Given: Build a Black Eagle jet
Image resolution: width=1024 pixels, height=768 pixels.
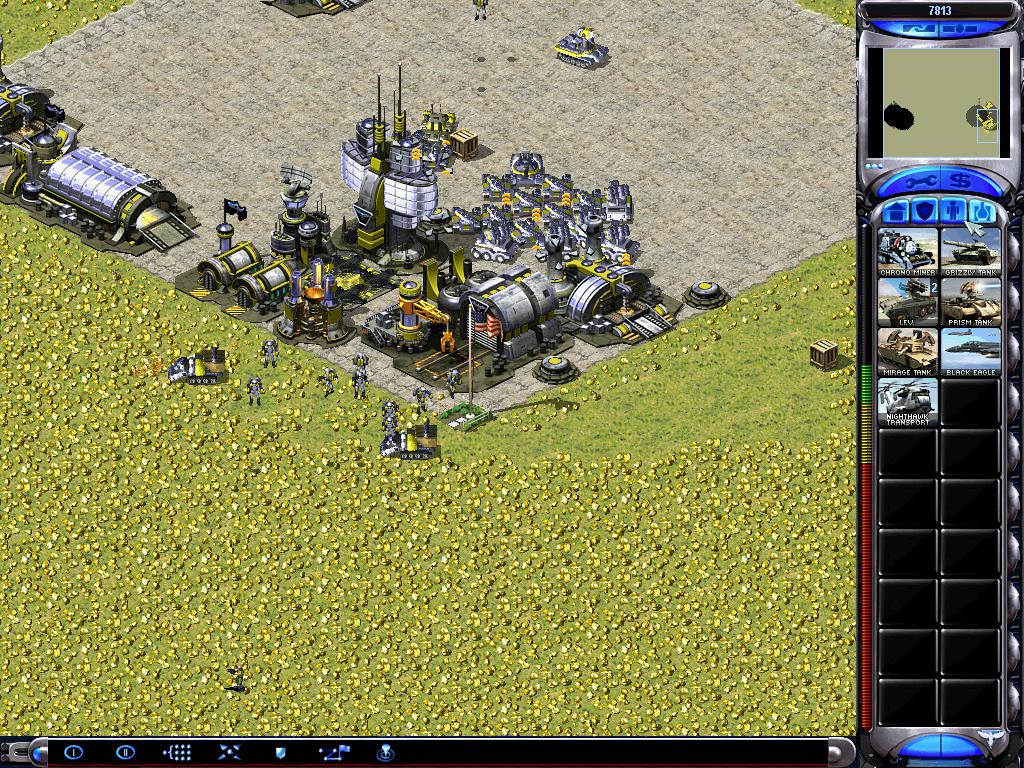Looking at the screenshot, I should [x=970, y=352].
